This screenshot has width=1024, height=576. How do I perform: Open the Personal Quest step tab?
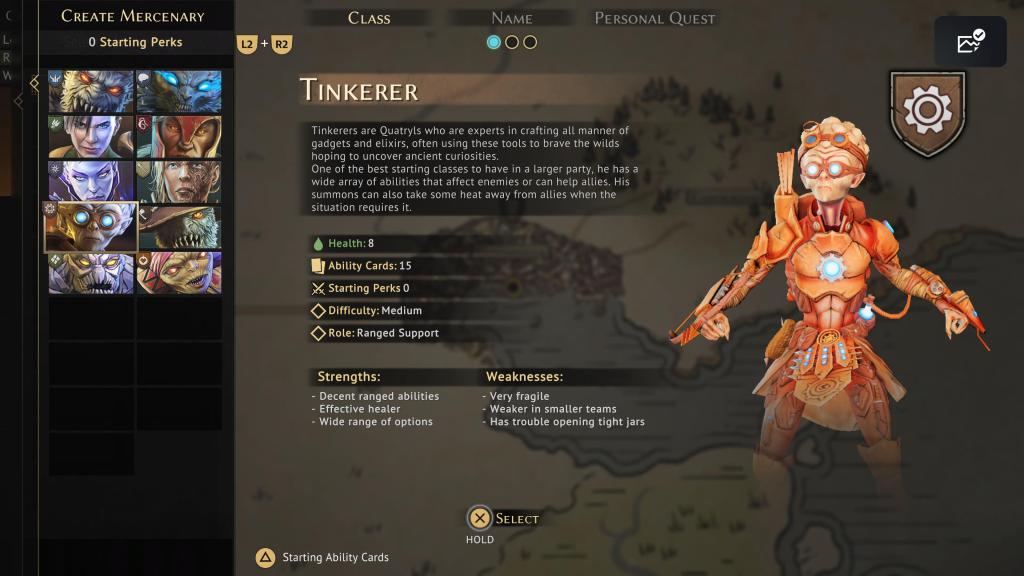655,18
